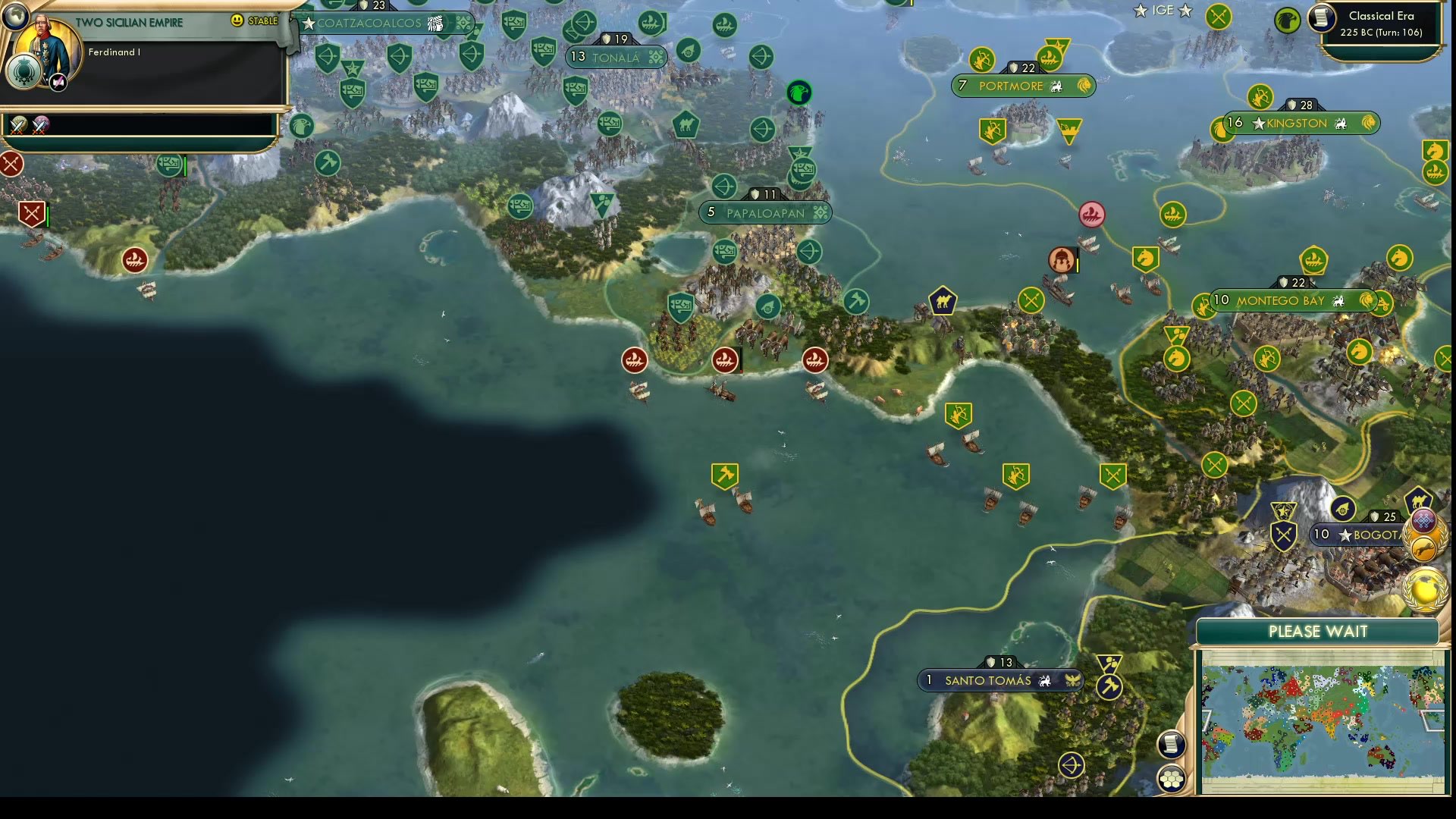Toggle the hex grid overlay button
Viewport: 1456px width, 819px height.
point(1172,777)
